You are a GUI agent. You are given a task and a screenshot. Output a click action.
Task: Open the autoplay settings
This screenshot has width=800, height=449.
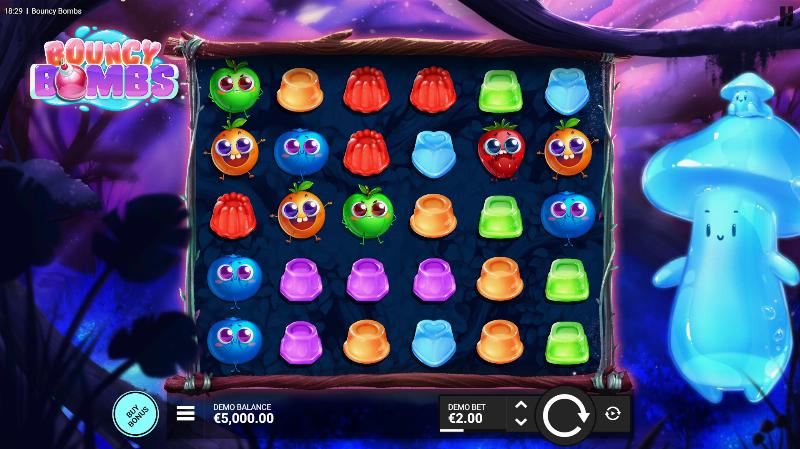pyautogui.click(x=613, y=413)
